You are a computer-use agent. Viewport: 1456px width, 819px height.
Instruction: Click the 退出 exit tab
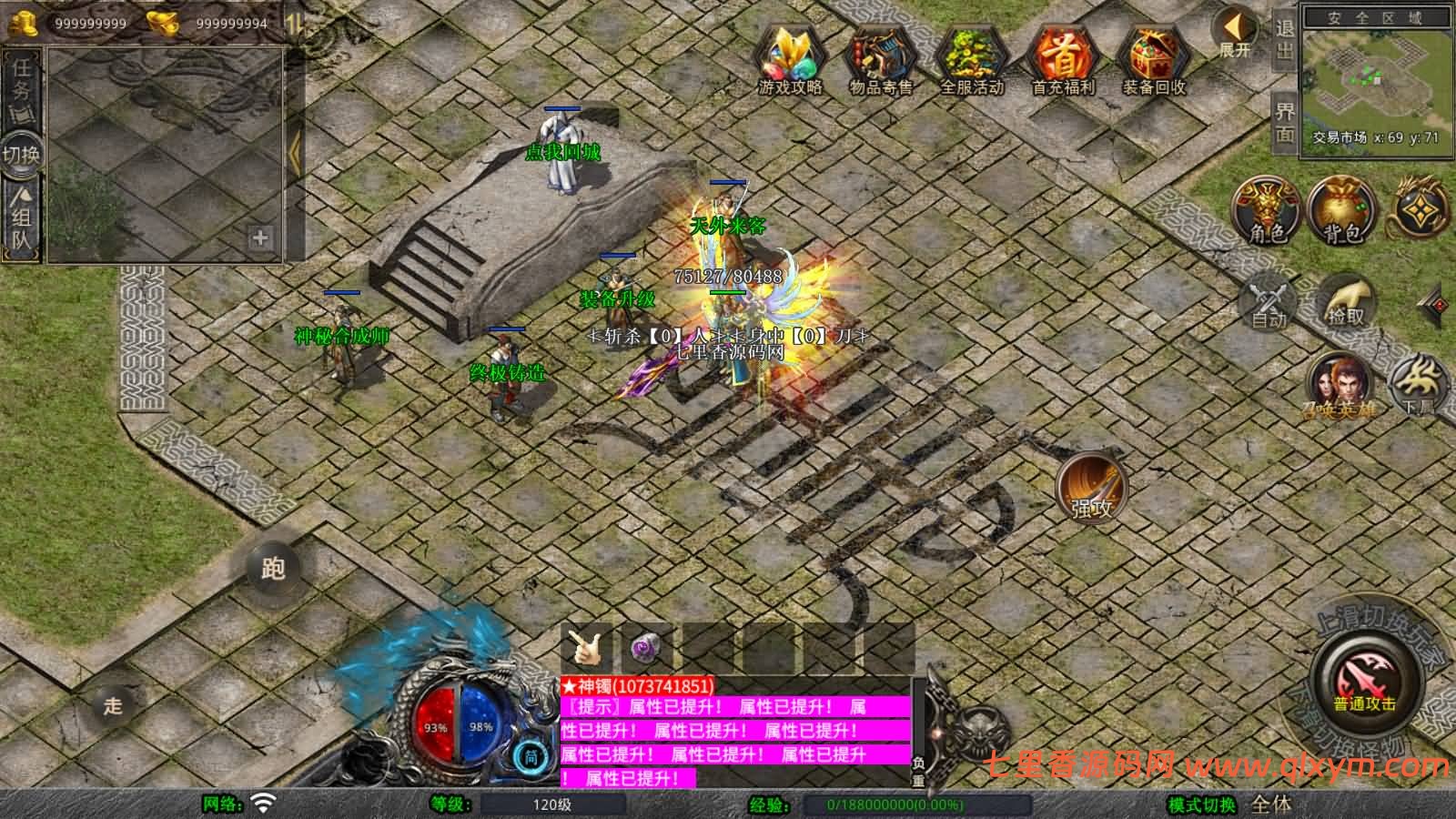pos(1285,40)
